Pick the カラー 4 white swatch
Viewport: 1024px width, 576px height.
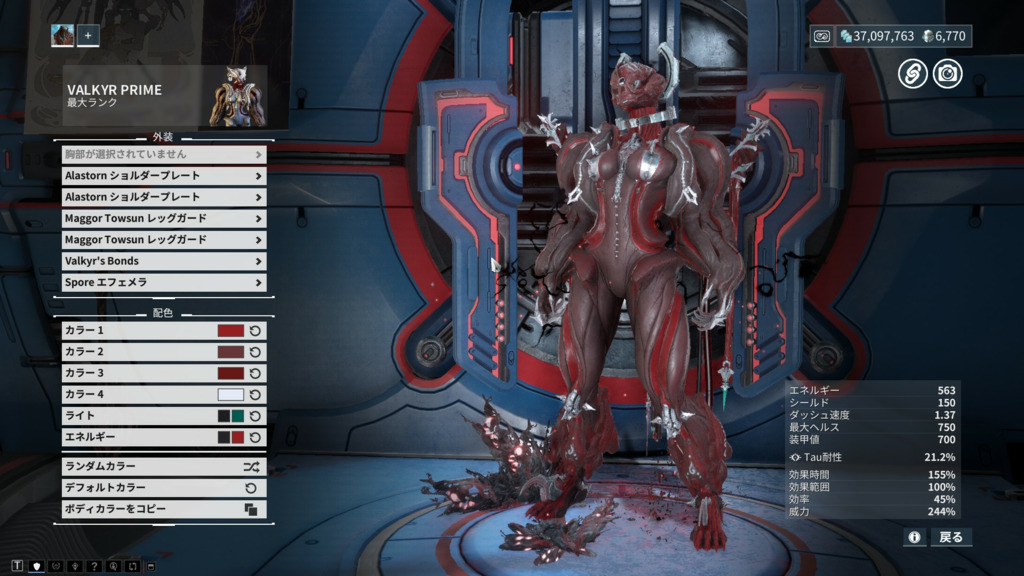pyautogui.click(x=231, y=395)
